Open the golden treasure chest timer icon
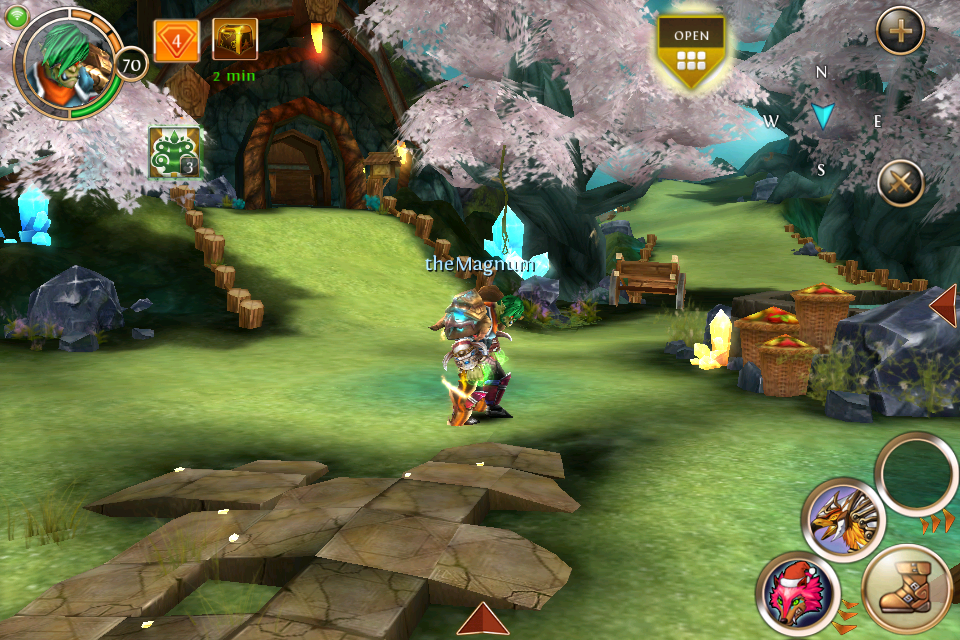This screenshot has height=640, width=960. 234,40
